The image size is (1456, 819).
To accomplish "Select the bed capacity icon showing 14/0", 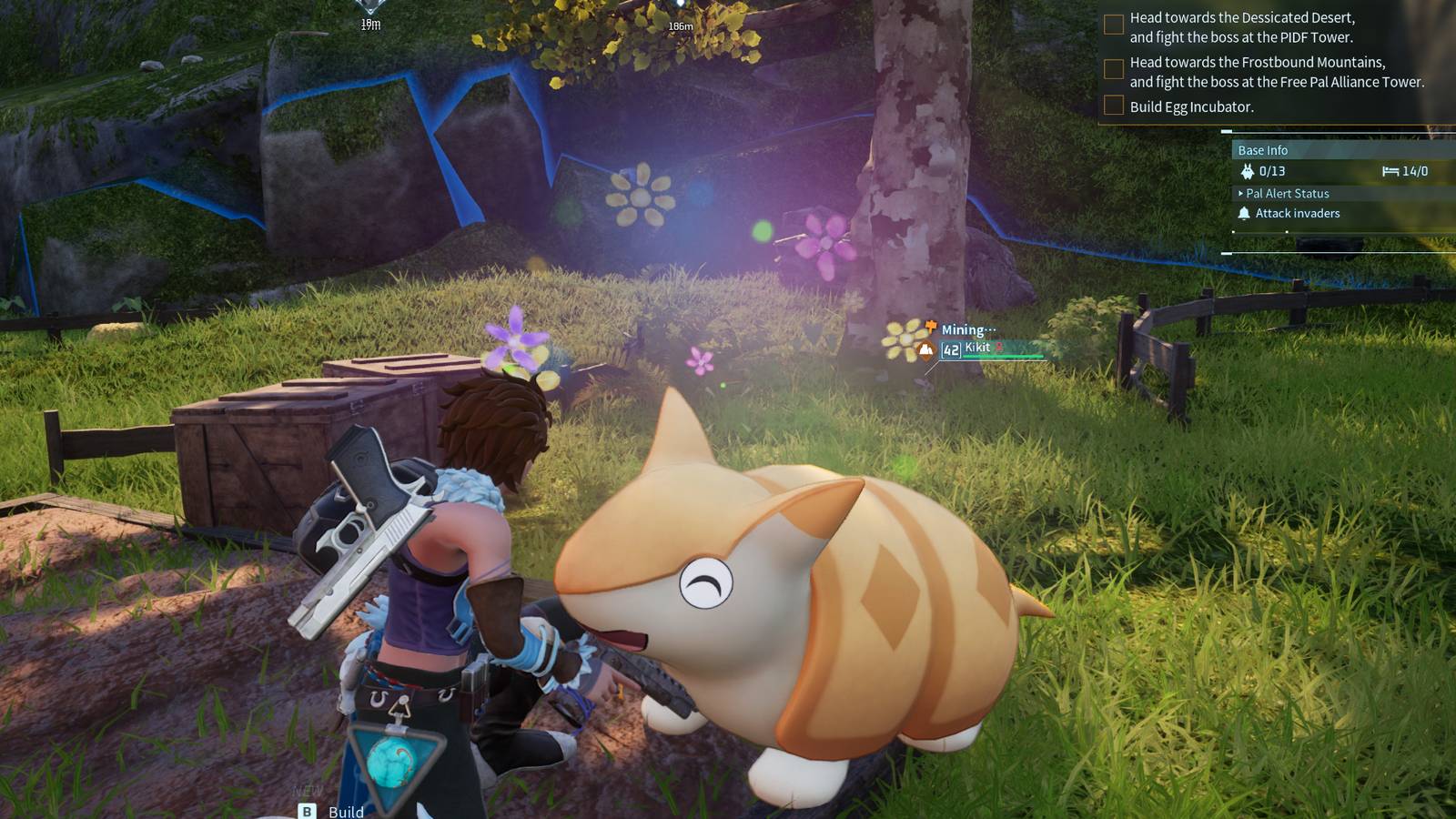I will click(x=1391, y=171).
